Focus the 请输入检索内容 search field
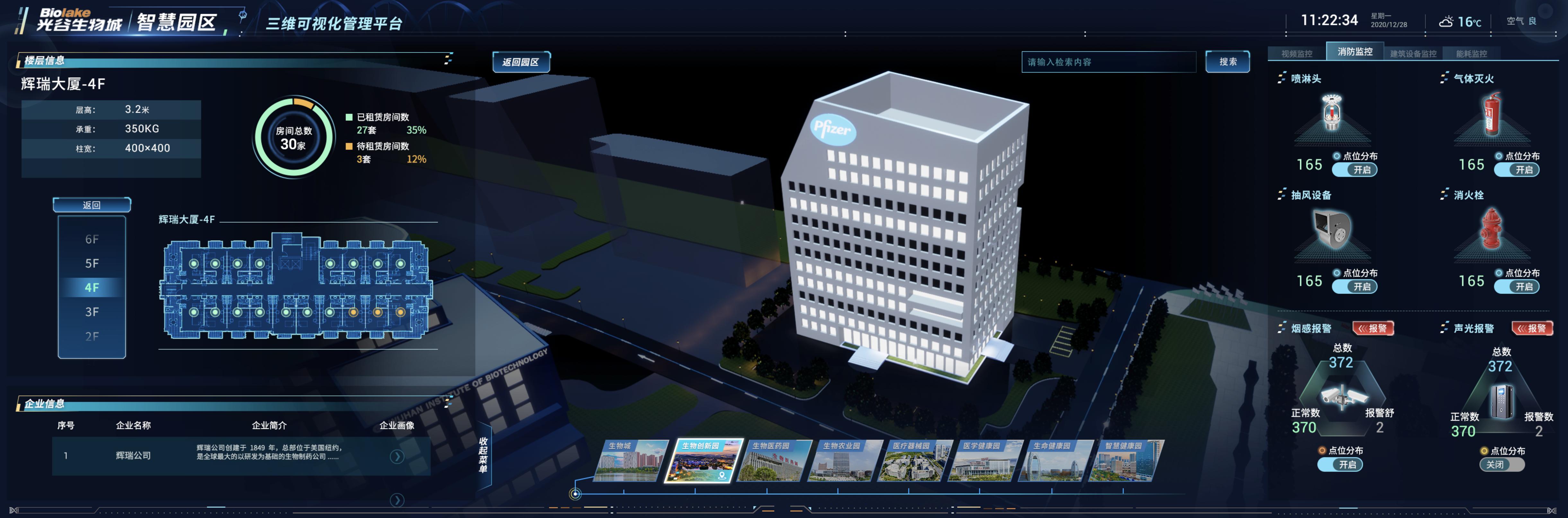The width and height of the screenshot is (1568, 518). (x=1108, y=62)
